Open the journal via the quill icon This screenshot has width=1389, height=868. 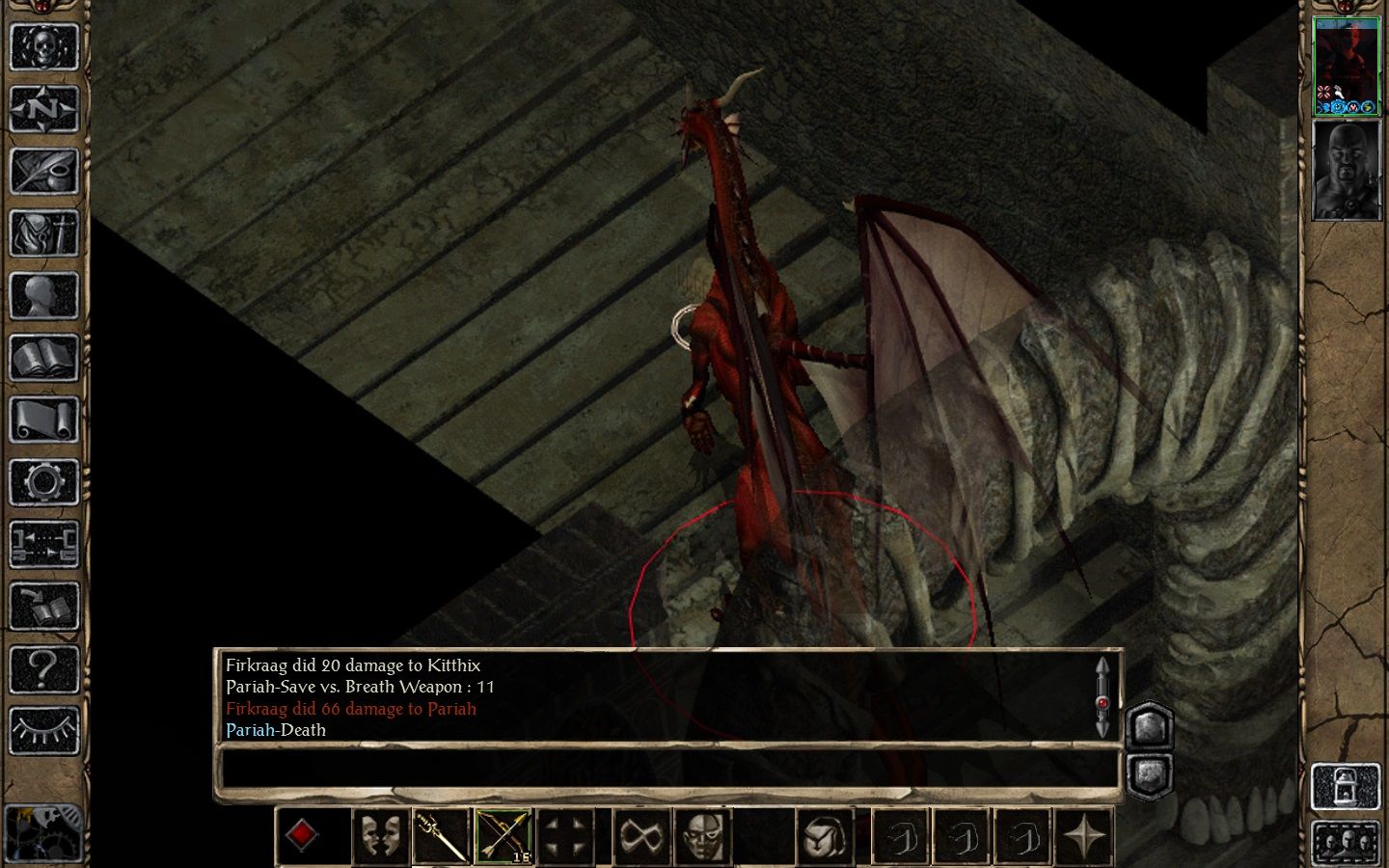click(43, 172)
